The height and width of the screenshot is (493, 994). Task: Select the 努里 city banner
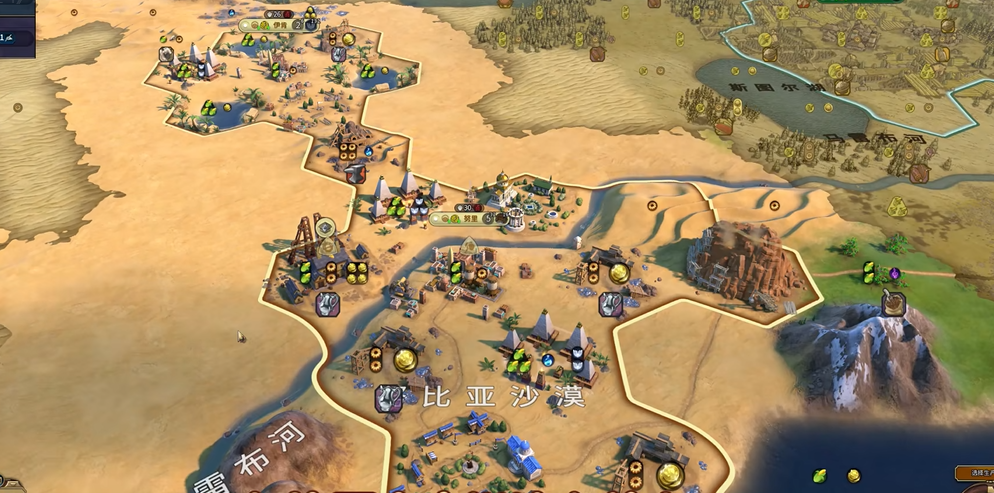click(470, 218)
